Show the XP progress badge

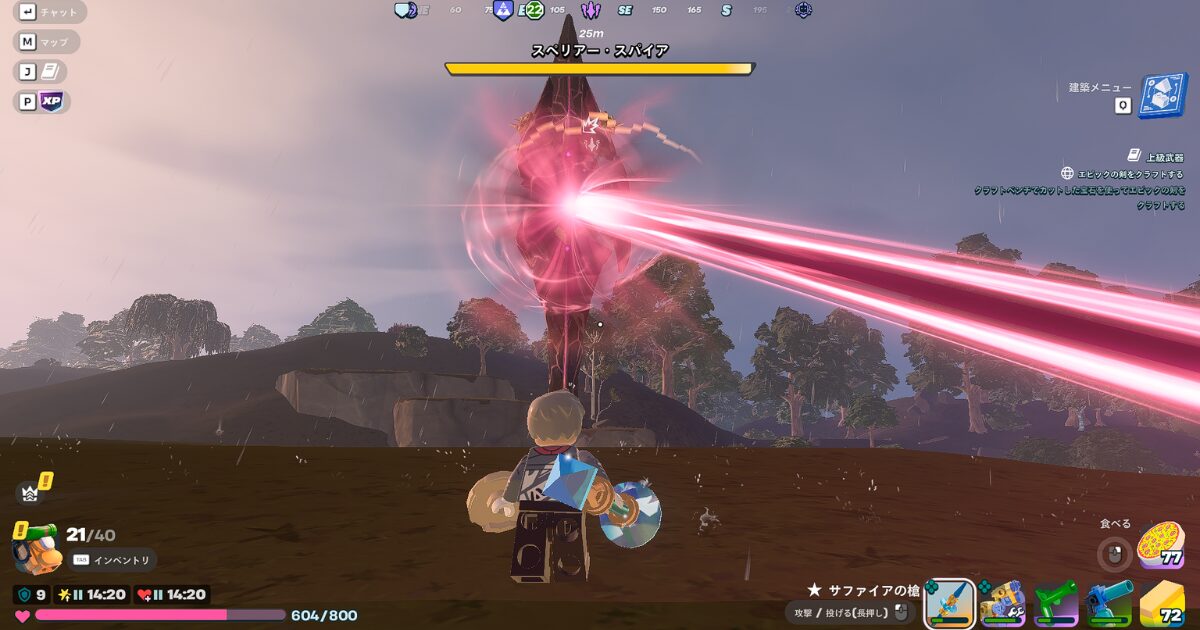click(52, 101)
